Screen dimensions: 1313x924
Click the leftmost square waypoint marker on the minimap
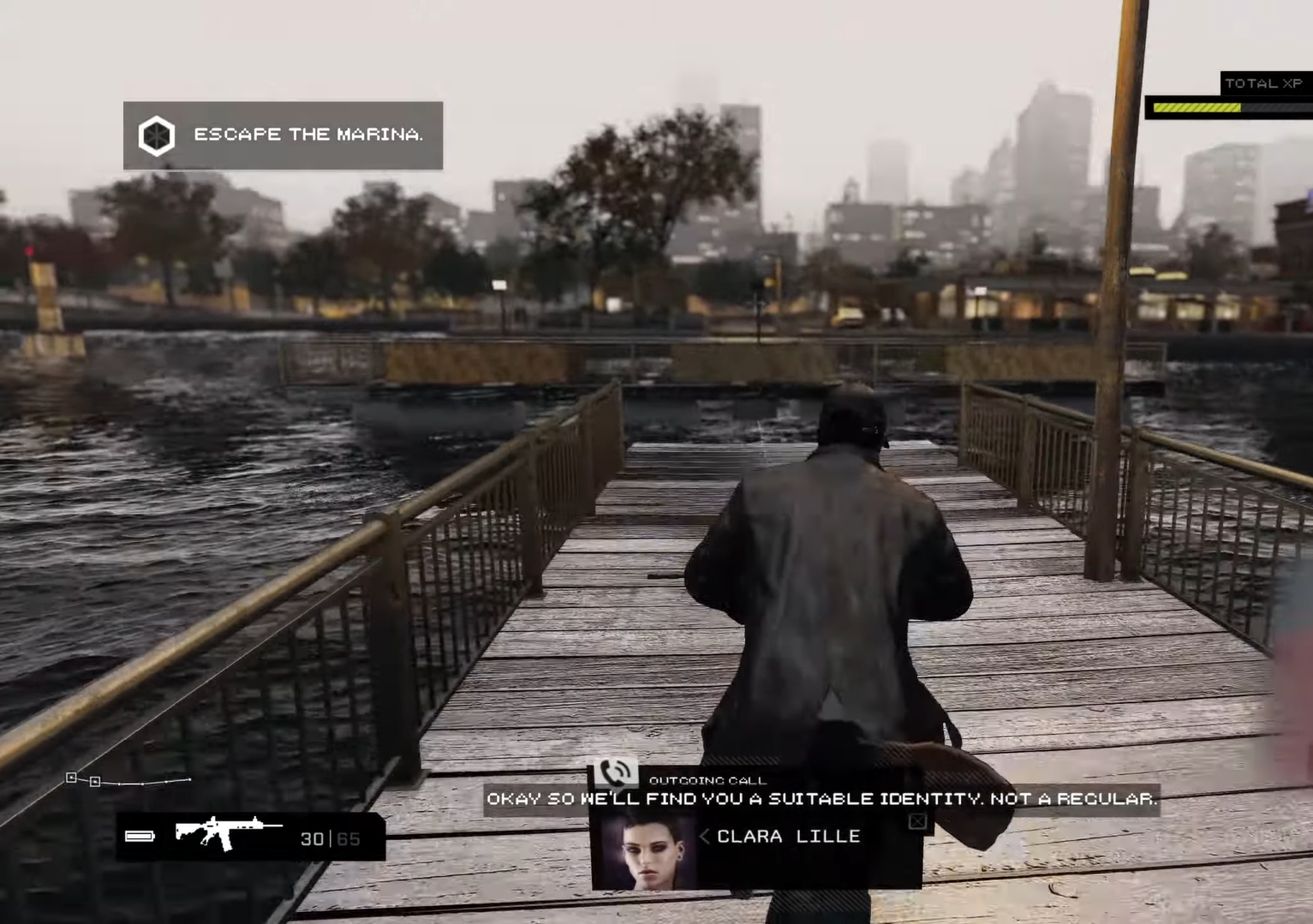tap(72, 778)
